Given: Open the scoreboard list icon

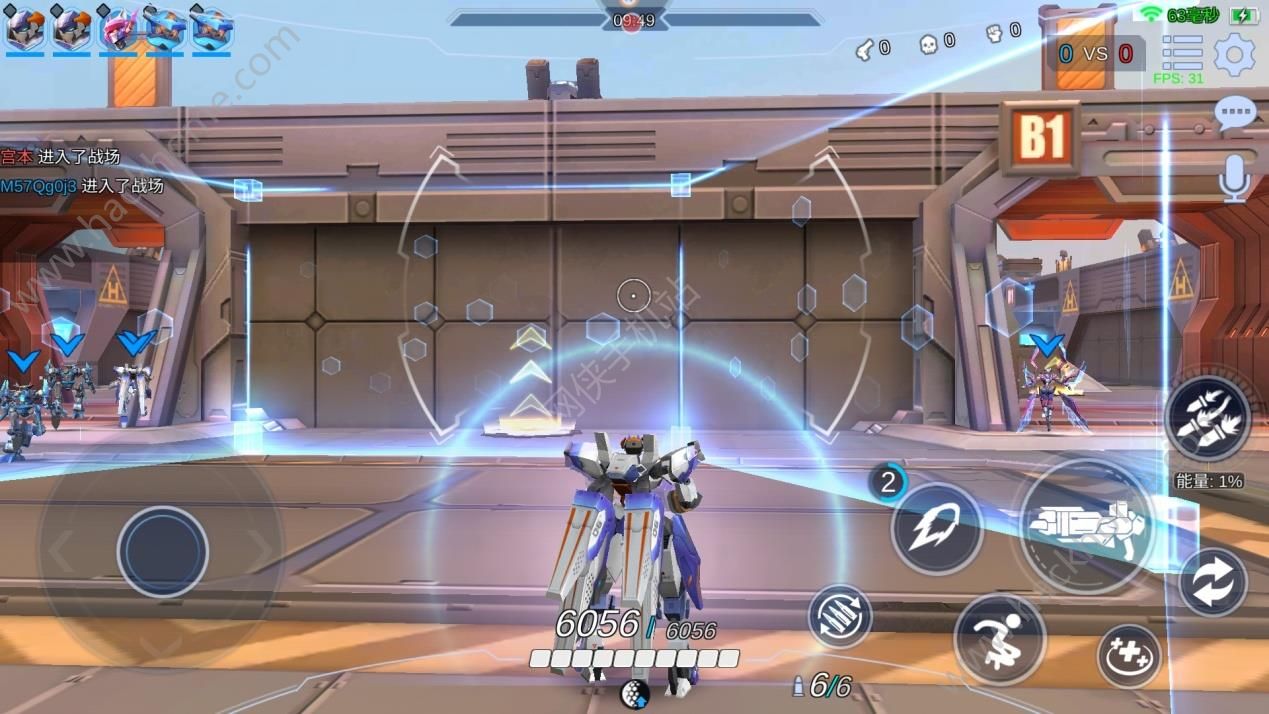Looking at the screenshot, I should tap(1182, 52).
